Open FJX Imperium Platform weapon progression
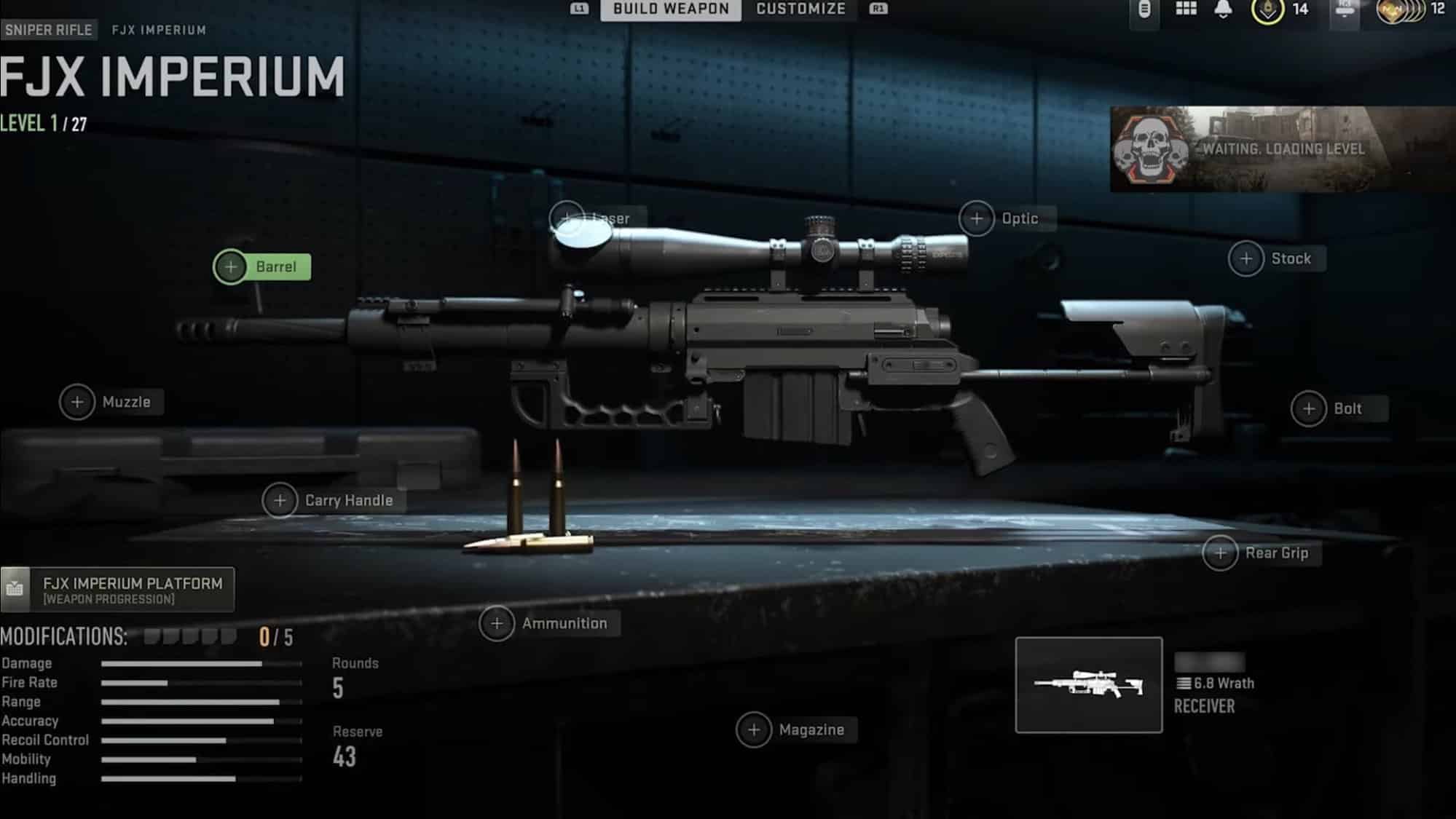1456x819 pixels. tap(120, 590)
